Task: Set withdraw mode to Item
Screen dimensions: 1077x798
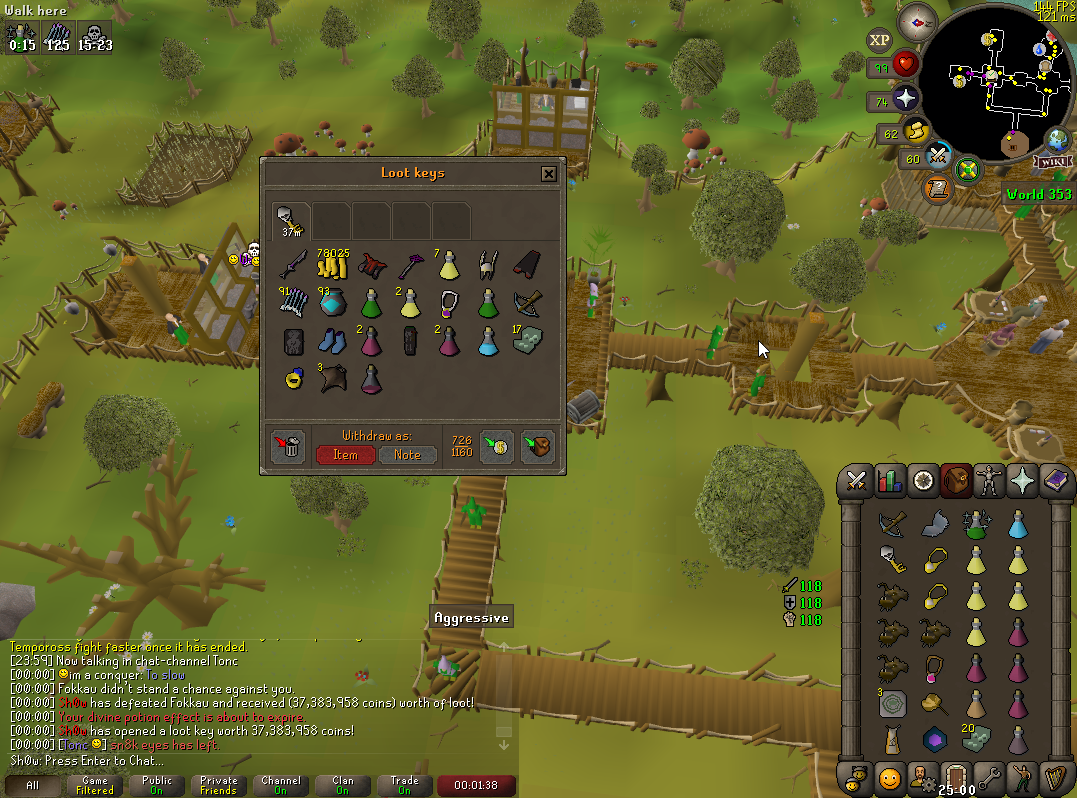Action: (345, 454)
